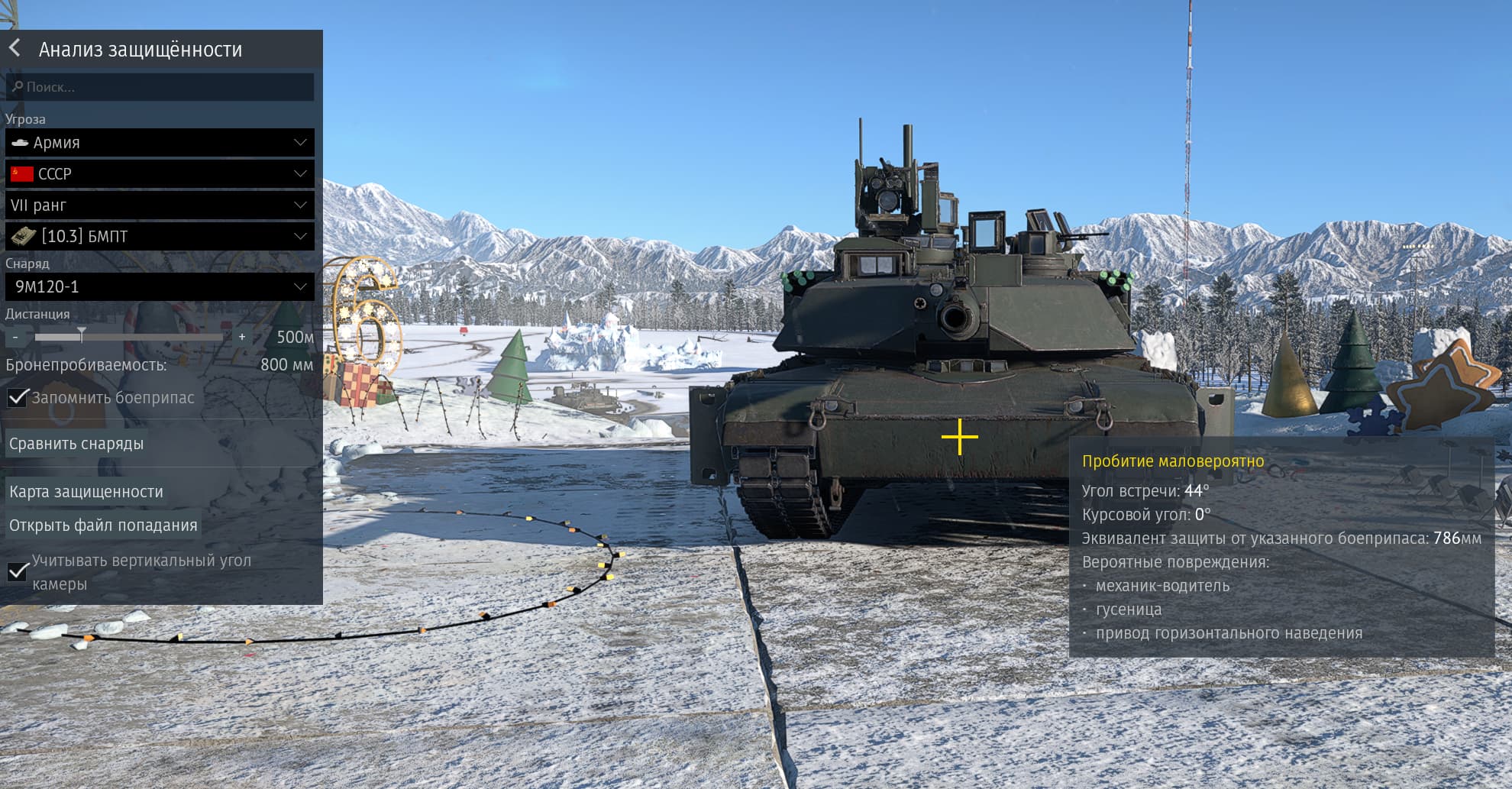
Task: Go back using the arrow by Анализ защищённости
Action: [15, 49]
